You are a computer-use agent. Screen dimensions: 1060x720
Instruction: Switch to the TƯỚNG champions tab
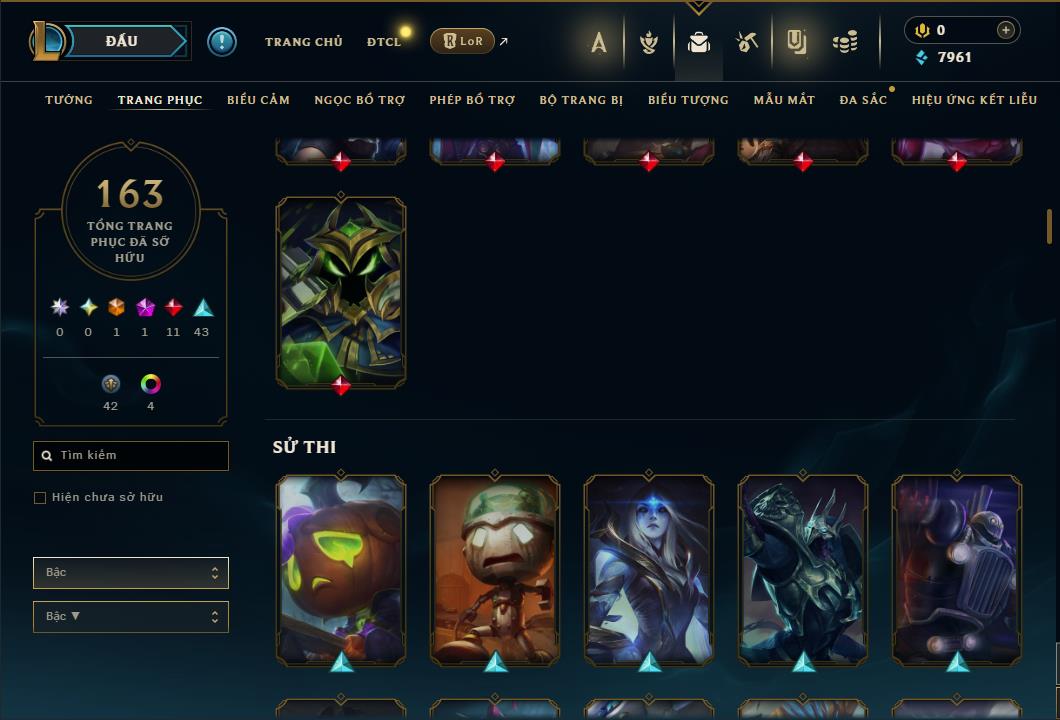(x=69, y=100)
